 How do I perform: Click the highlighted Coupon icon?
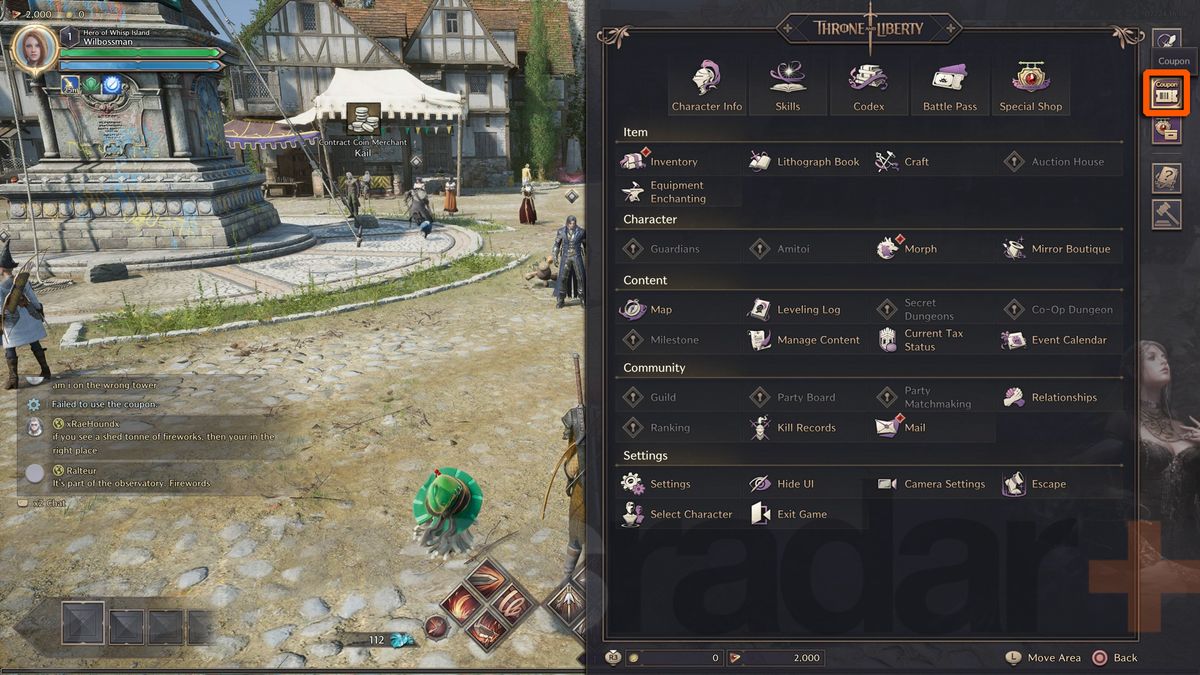point(1166,93)
